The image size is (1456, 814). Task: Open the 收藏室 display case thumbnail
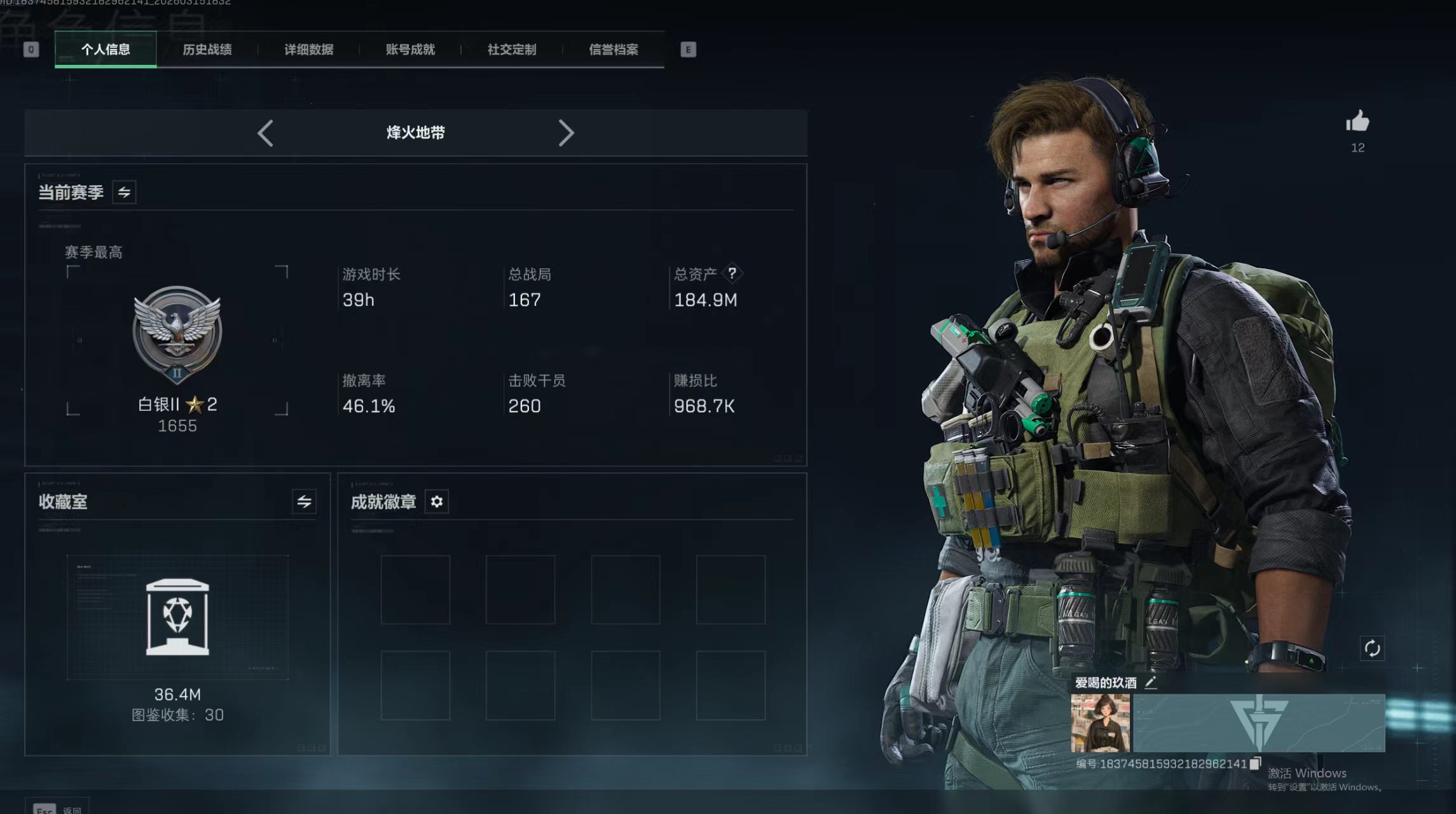[177, 617]
